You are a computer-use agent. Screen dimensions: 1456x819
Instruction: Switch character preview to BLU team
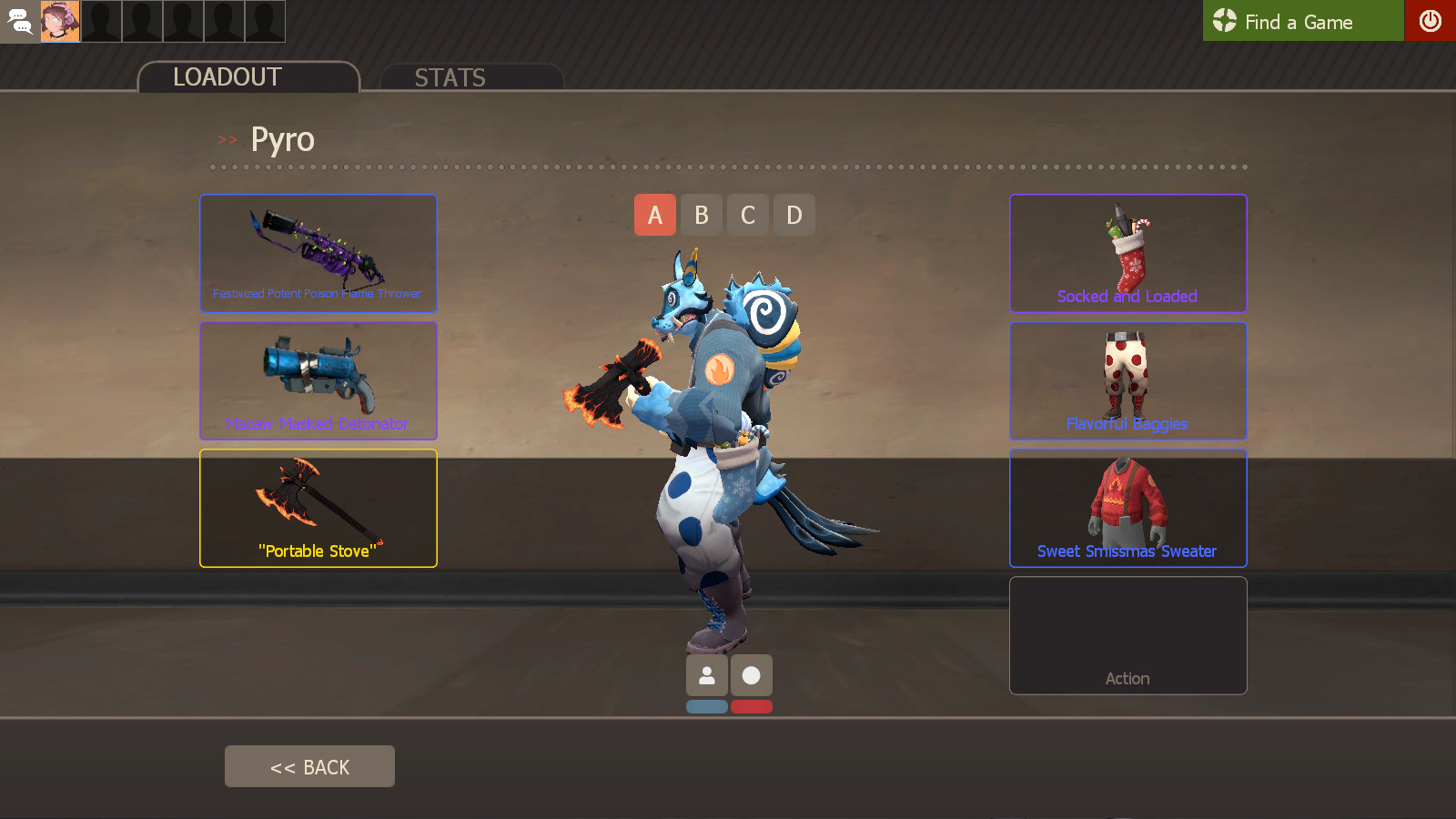coord(707,706)
